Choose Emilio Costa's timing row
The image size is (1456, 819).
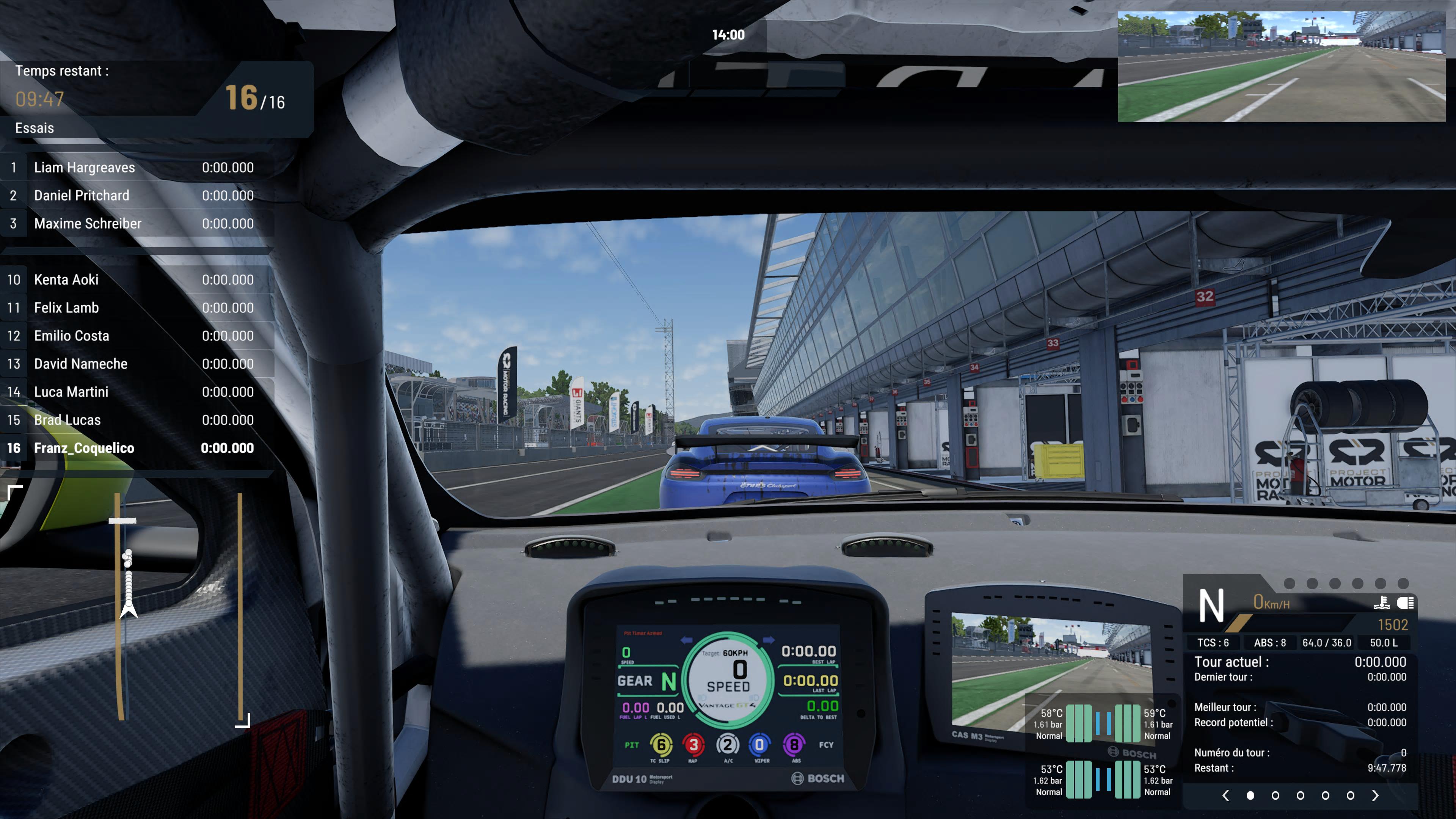point(136,336)
